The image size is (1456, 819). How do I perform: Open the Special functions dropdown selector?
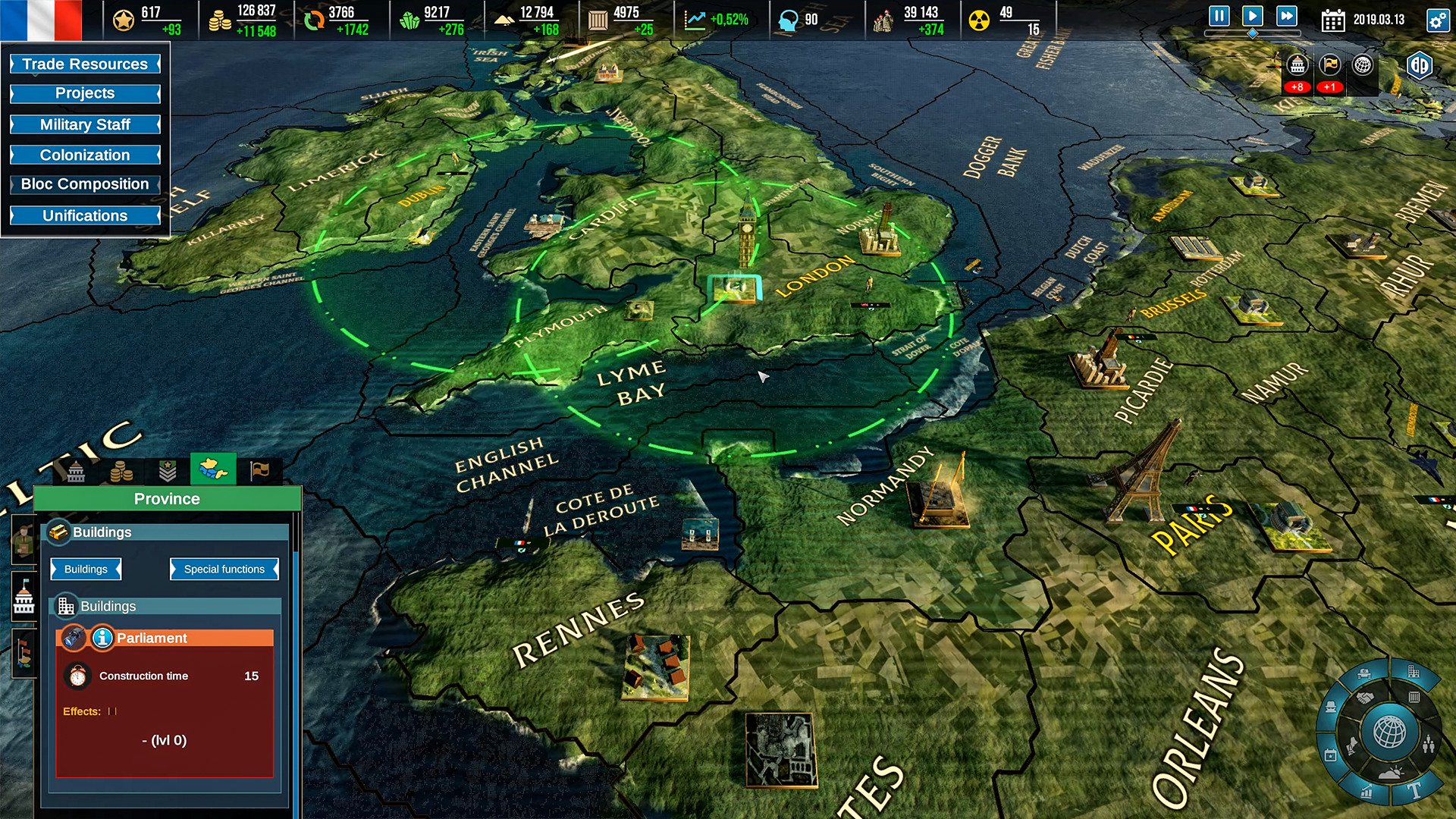click(223, 569)
